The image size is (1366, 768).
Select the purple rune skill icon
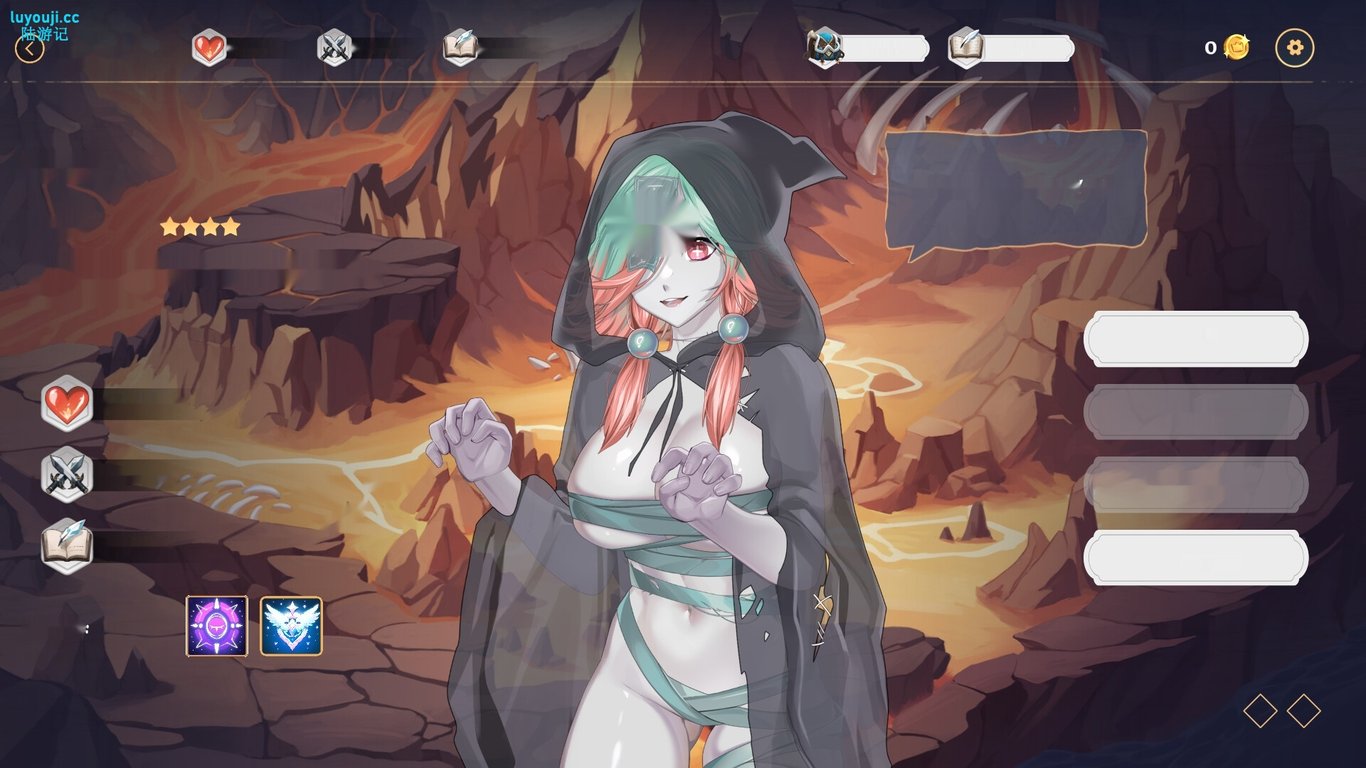point(214,624)
